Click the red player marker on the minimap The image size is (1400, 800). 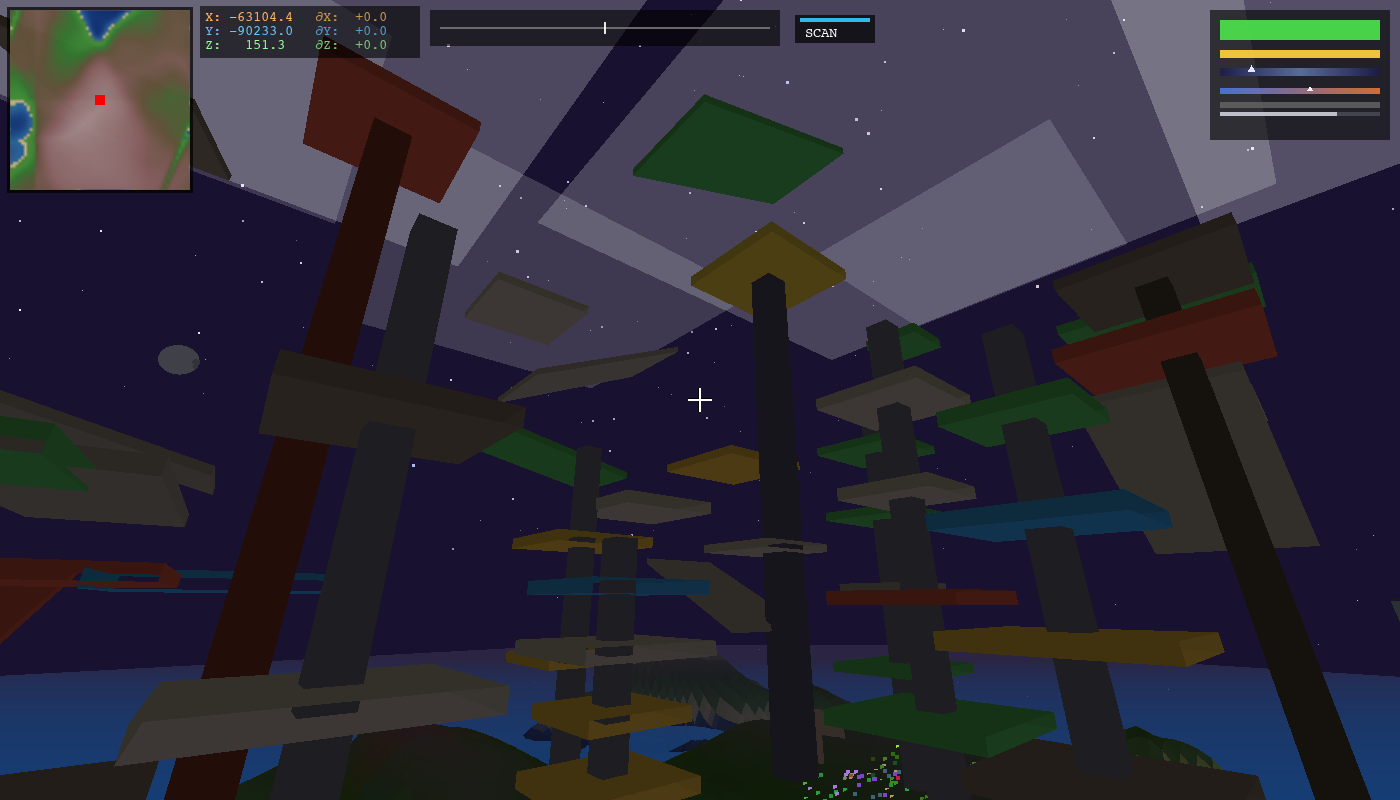pyautogui.click(x=99, y=100)
